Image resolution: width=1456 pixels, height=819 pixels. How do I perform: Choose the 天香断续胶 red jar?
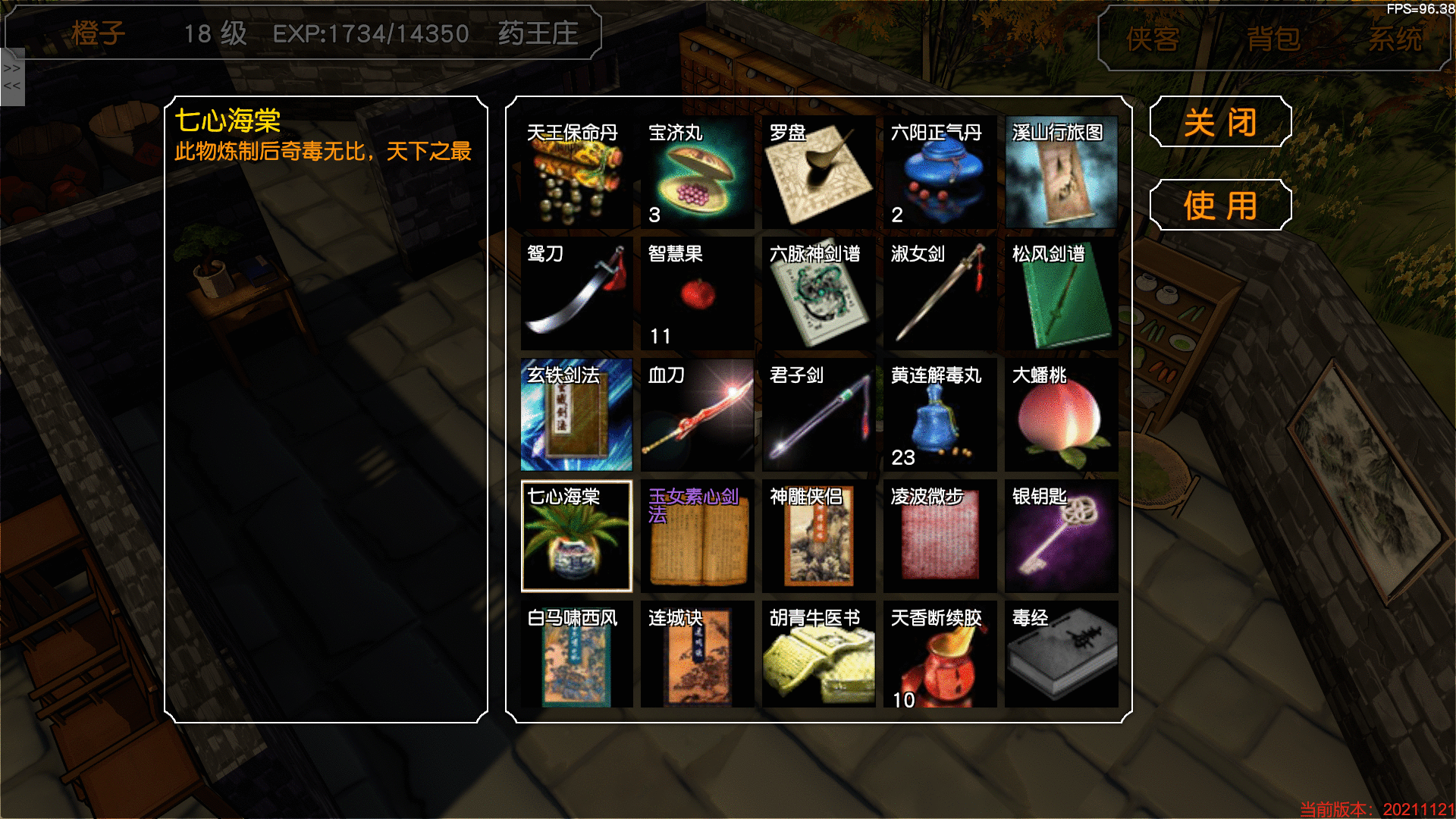(940, 656)
